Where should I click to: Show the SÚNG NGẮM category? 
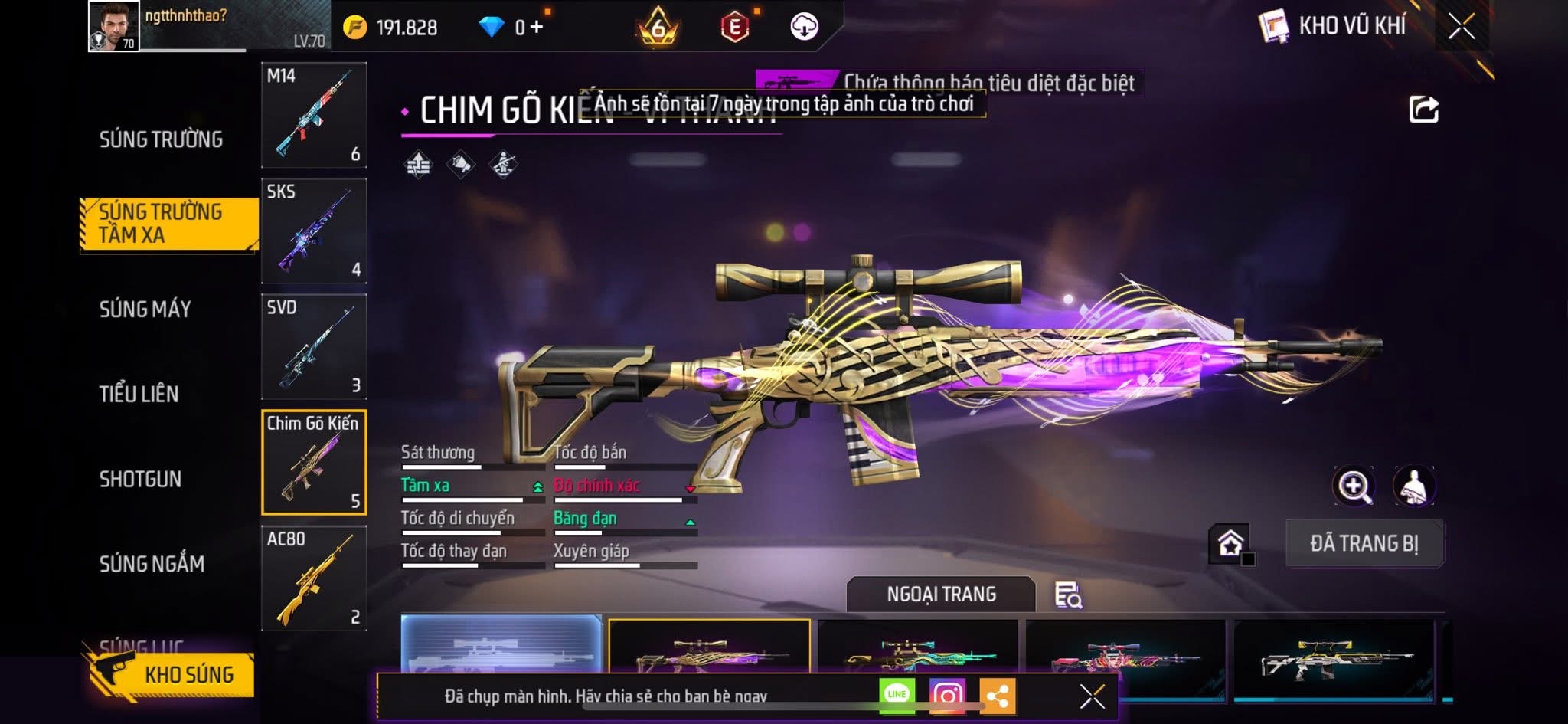152,564
